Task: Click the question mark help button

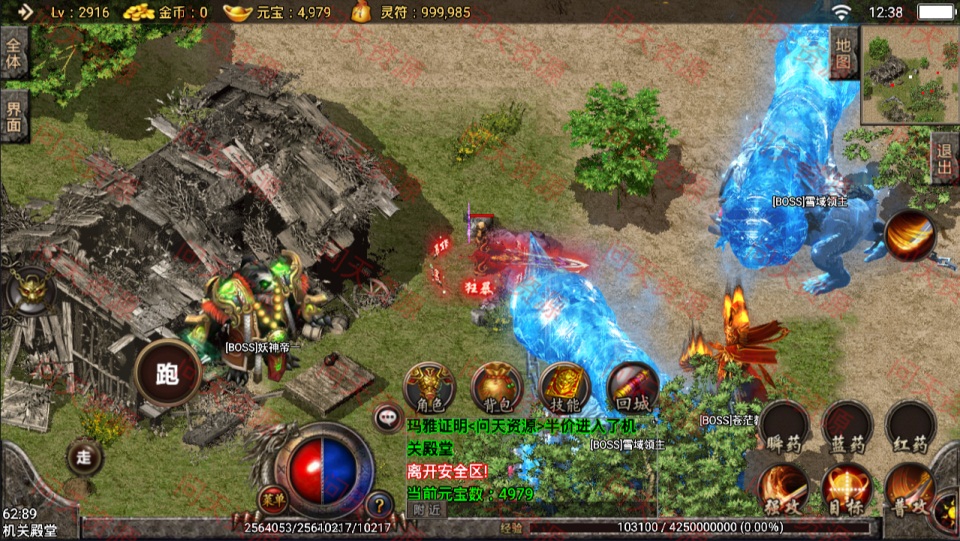Action: [x=379, y=505]
